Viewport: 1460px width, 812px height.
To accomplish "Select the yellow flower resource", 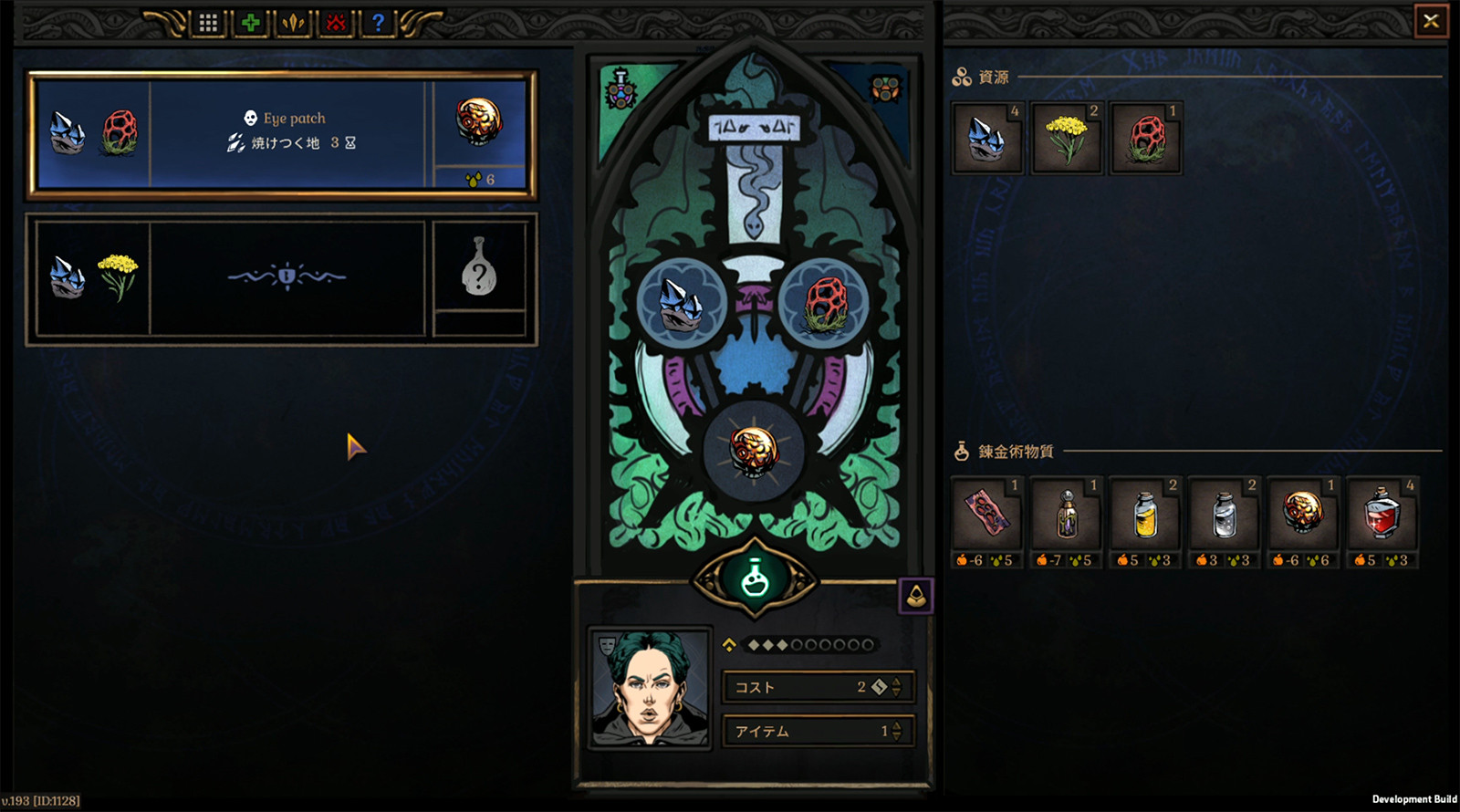I will 1065,138.
